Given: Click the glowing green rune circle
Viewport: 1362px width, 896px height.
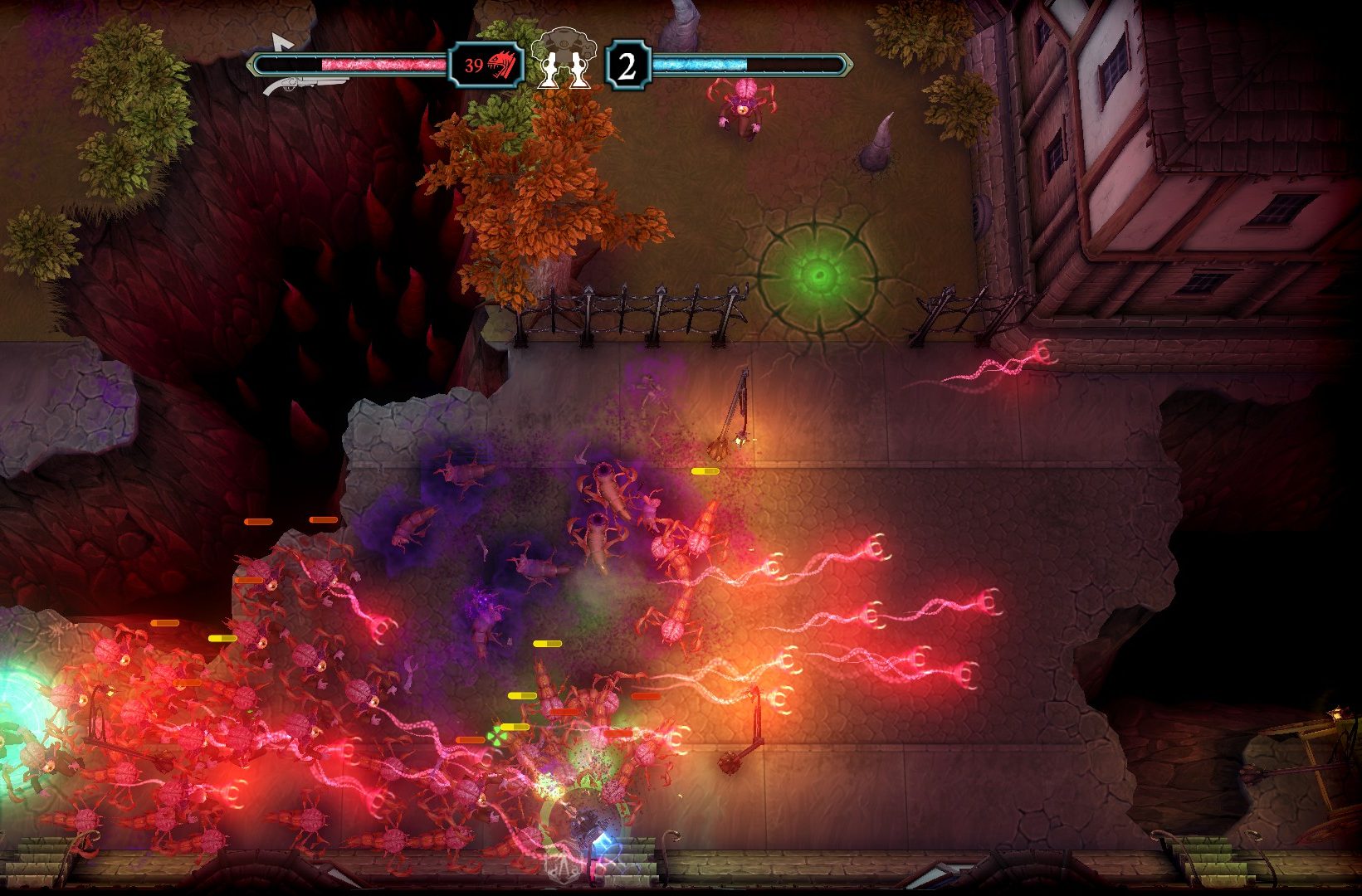Looking at the screenshot, I should point(818,274).
